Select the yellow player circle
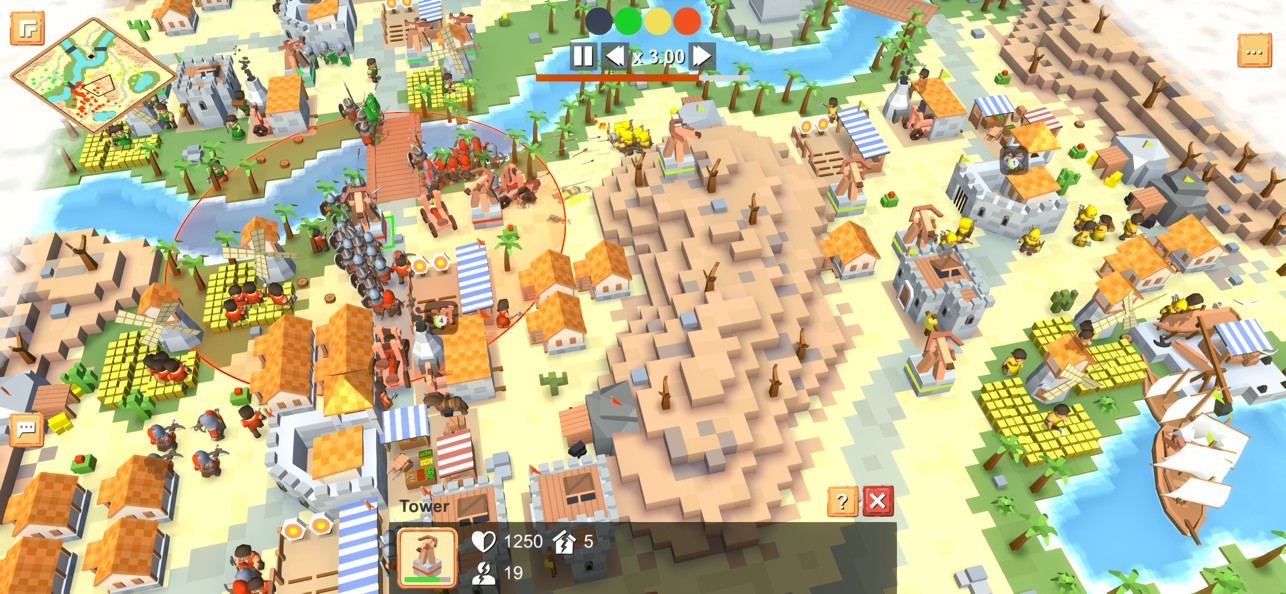The image size is (1286, 594). coord(657,20)
